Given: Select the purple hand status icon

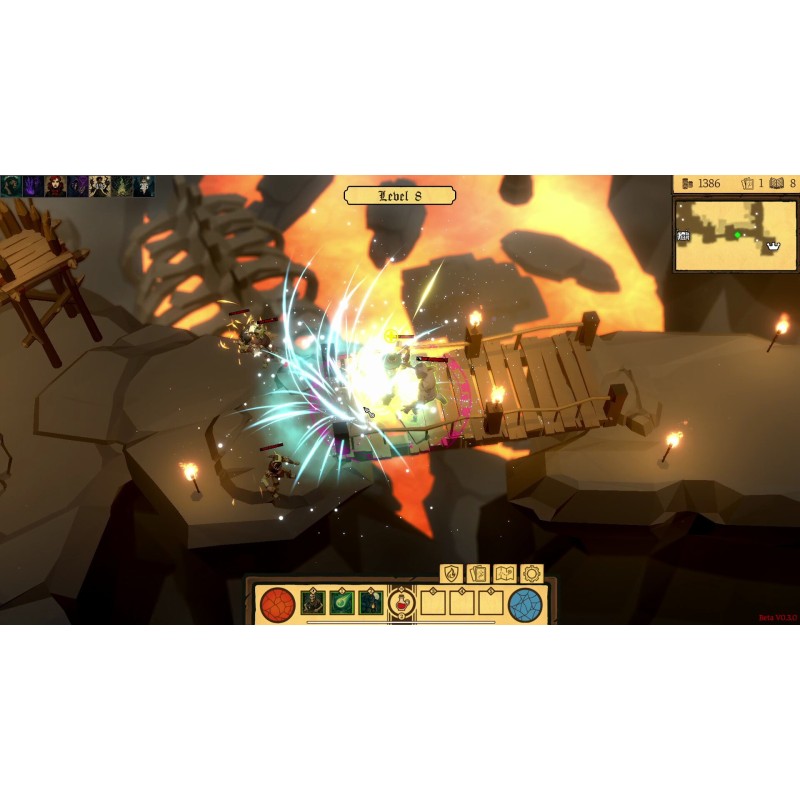Looking at the screenshot, I should click(x=34, y=186).
